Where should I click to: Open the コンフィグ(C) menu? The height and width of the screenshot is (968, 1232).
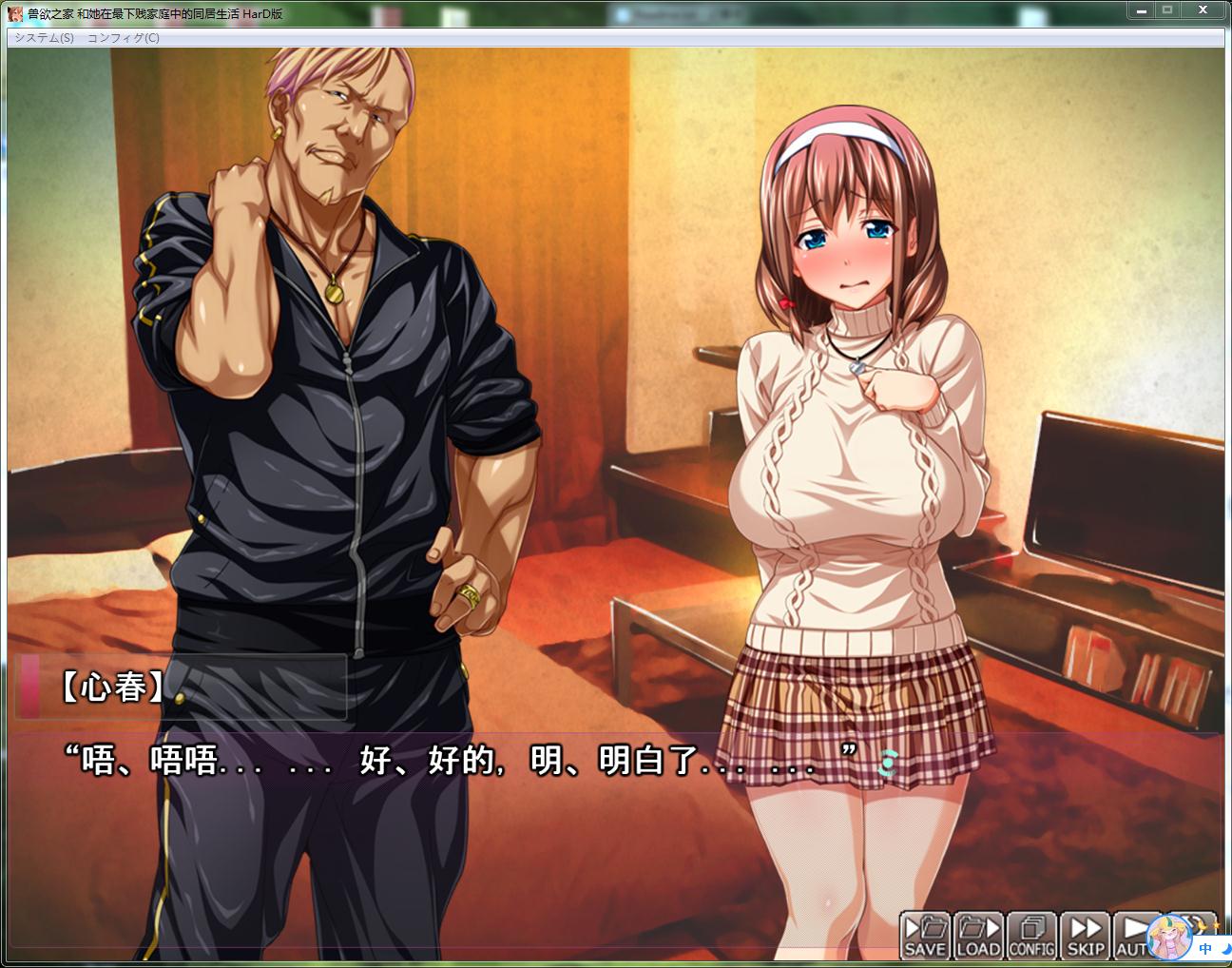tap(124, 38)
